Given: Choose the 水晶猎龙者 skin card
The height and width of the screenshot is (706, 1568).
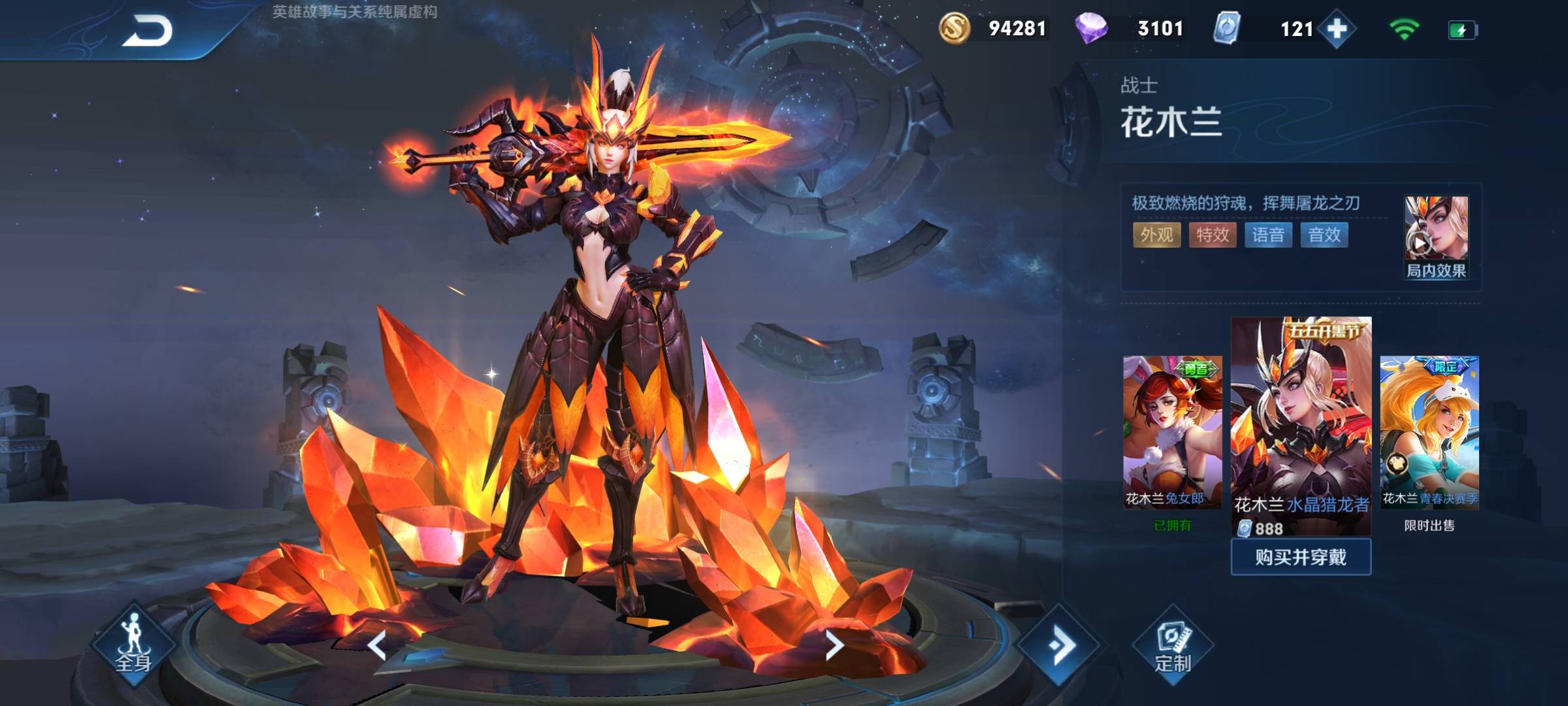Looking at the screenshot, I should (1301, 425).
